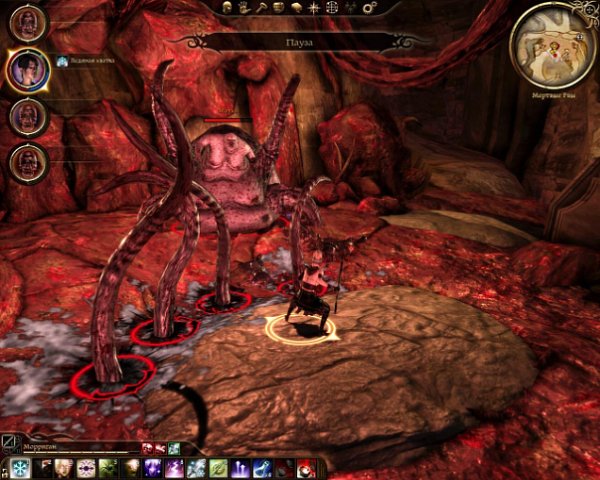Use the red health poultice slot
600x480 pixels.
pyautogui.click(x=306, y=468)
